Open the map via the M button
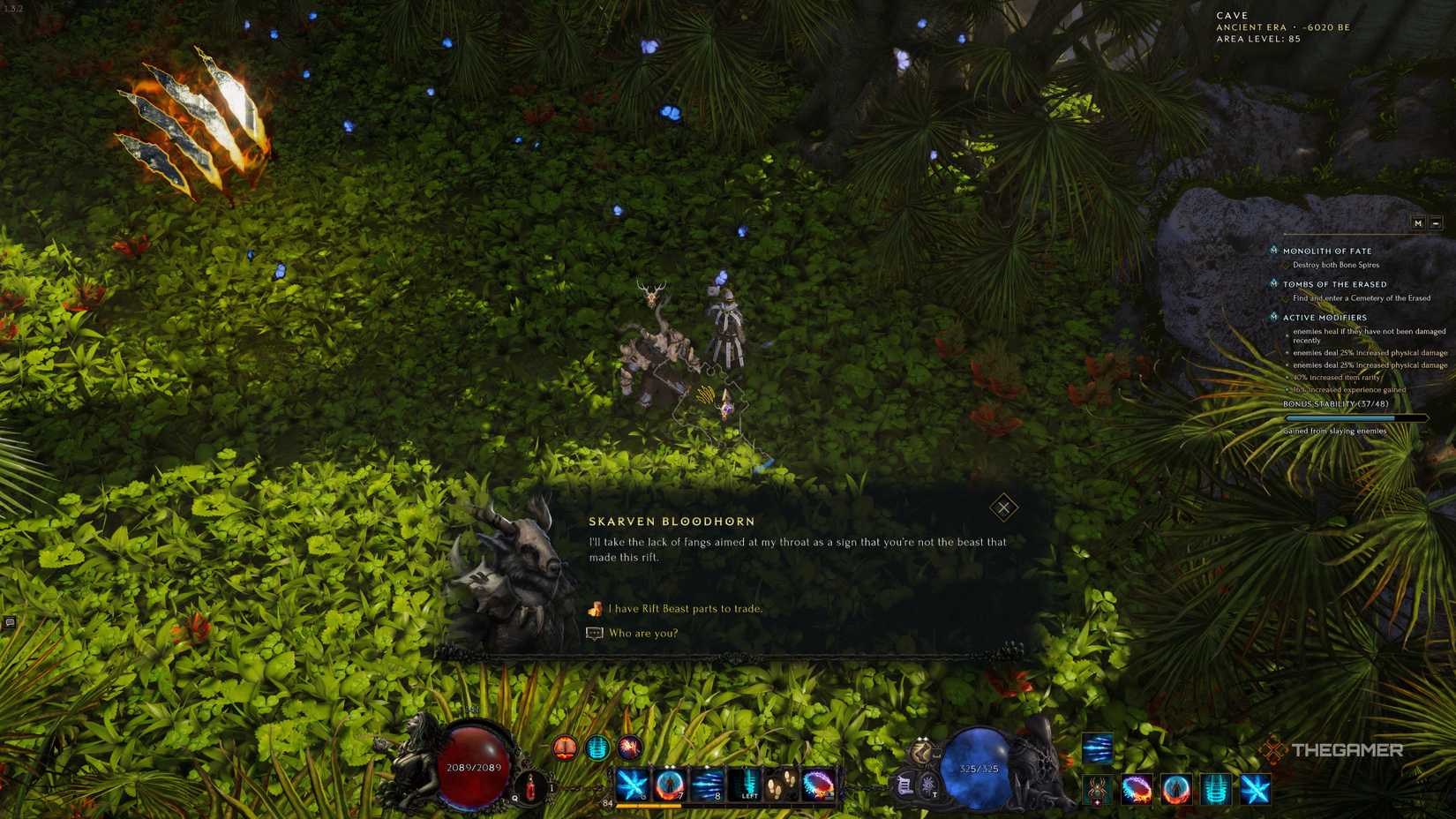Screen dimensions: 1456x819 point(1417,223)
